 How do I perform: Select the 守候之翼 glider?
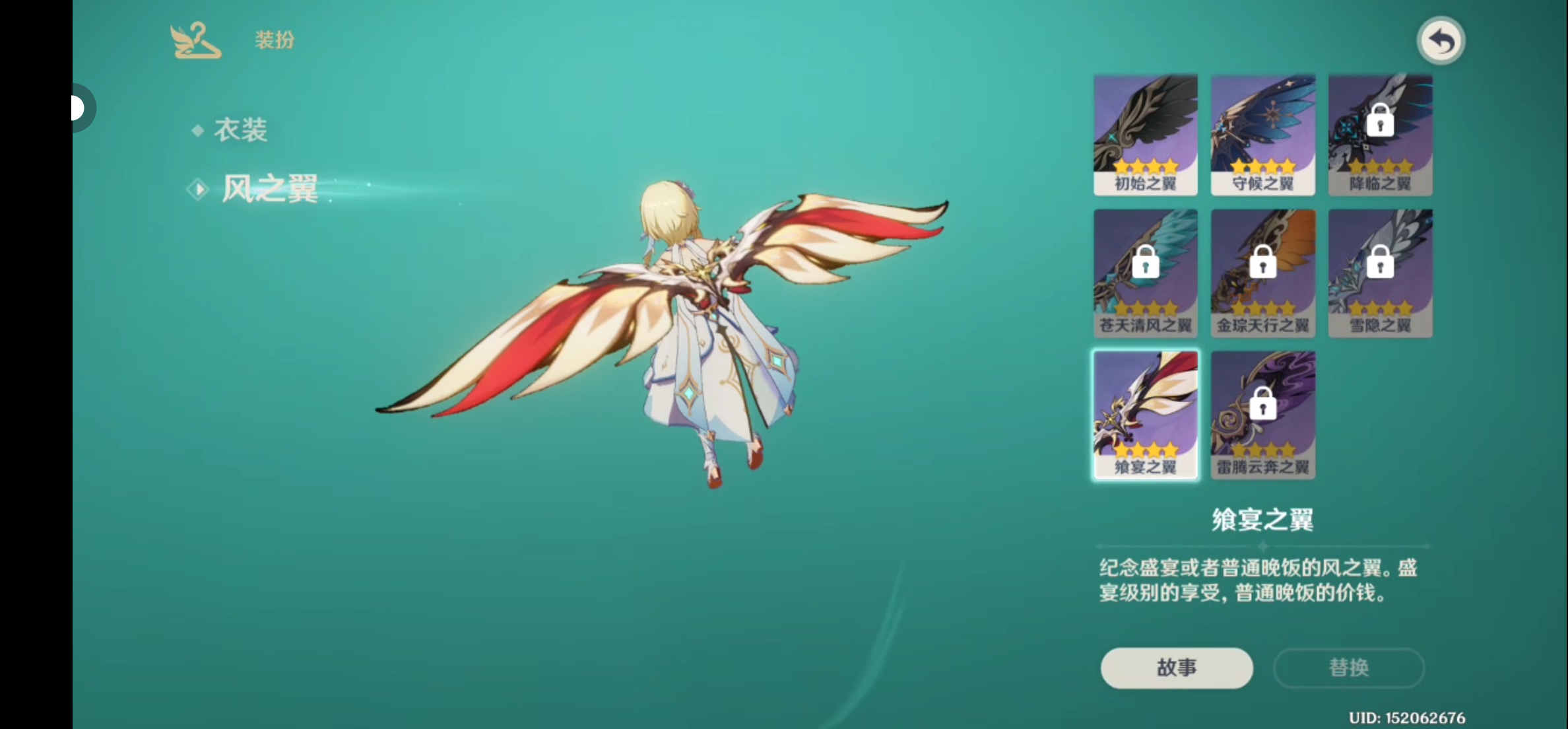point(1262,134)
